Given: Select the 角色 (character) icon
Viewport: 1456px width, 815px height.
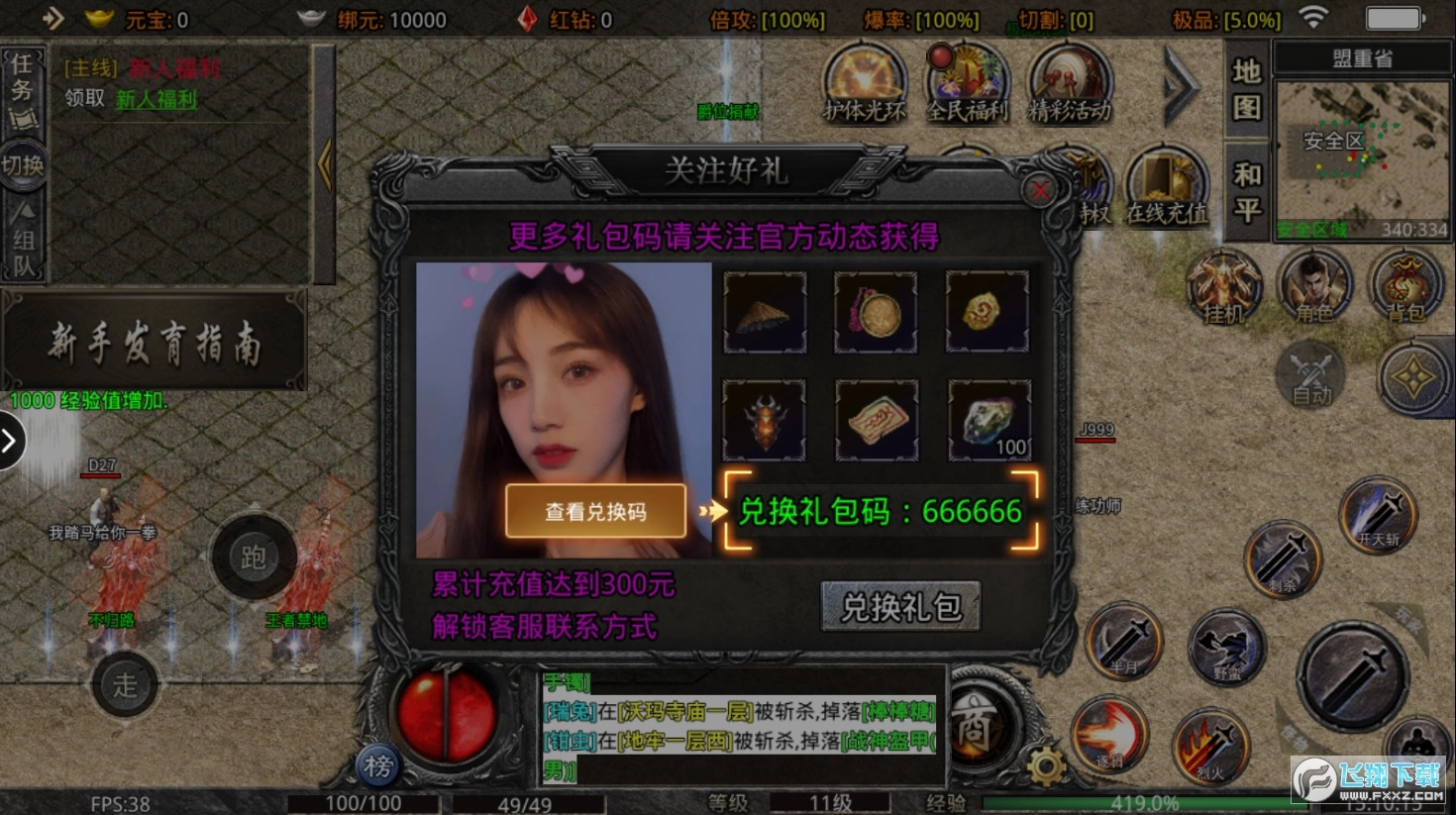Looking at the screenshot, I should 1314,287.
